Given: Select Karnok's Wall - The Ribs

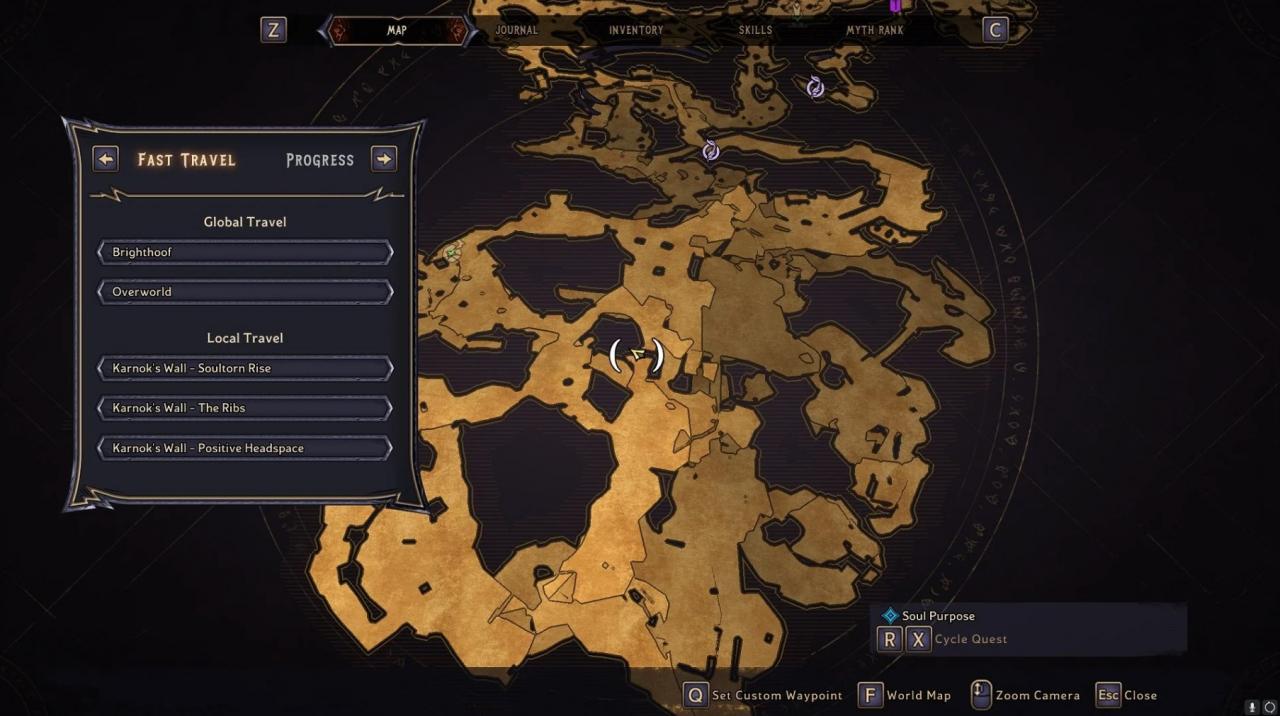Looking at the screenshot, I should coord(245,408).
